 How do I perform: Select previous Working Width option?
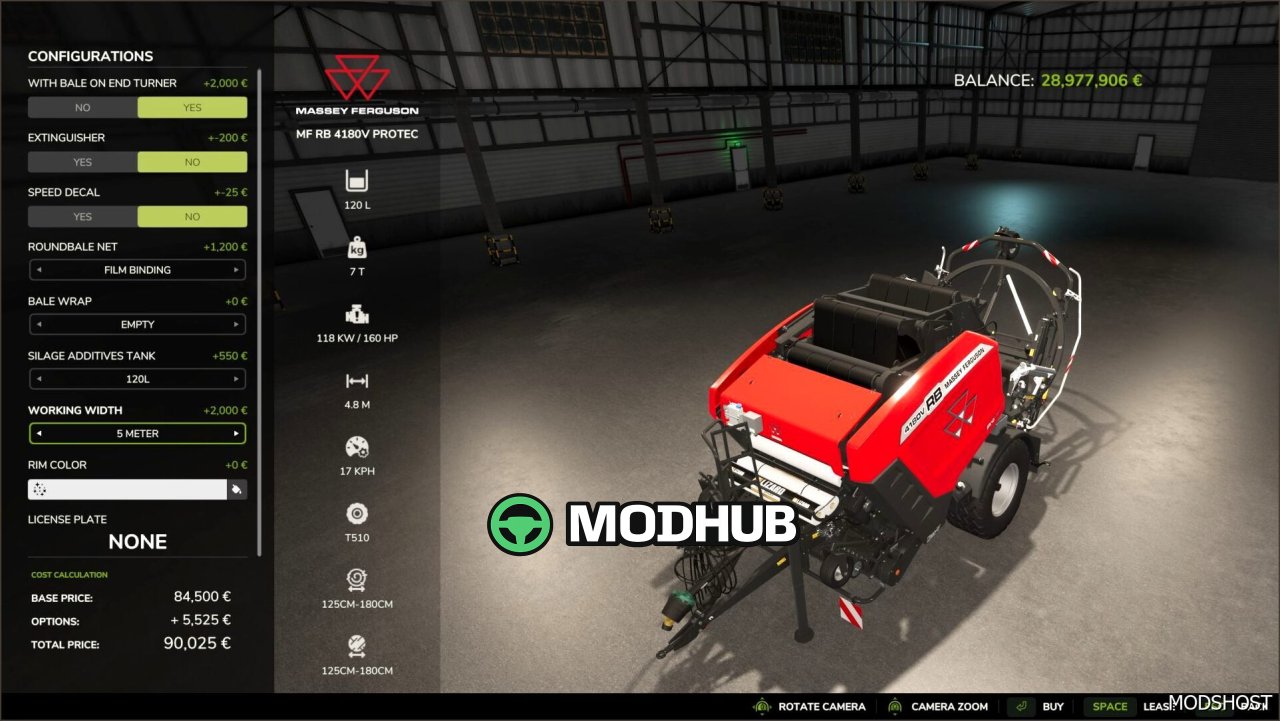click(x=39, y=433)
